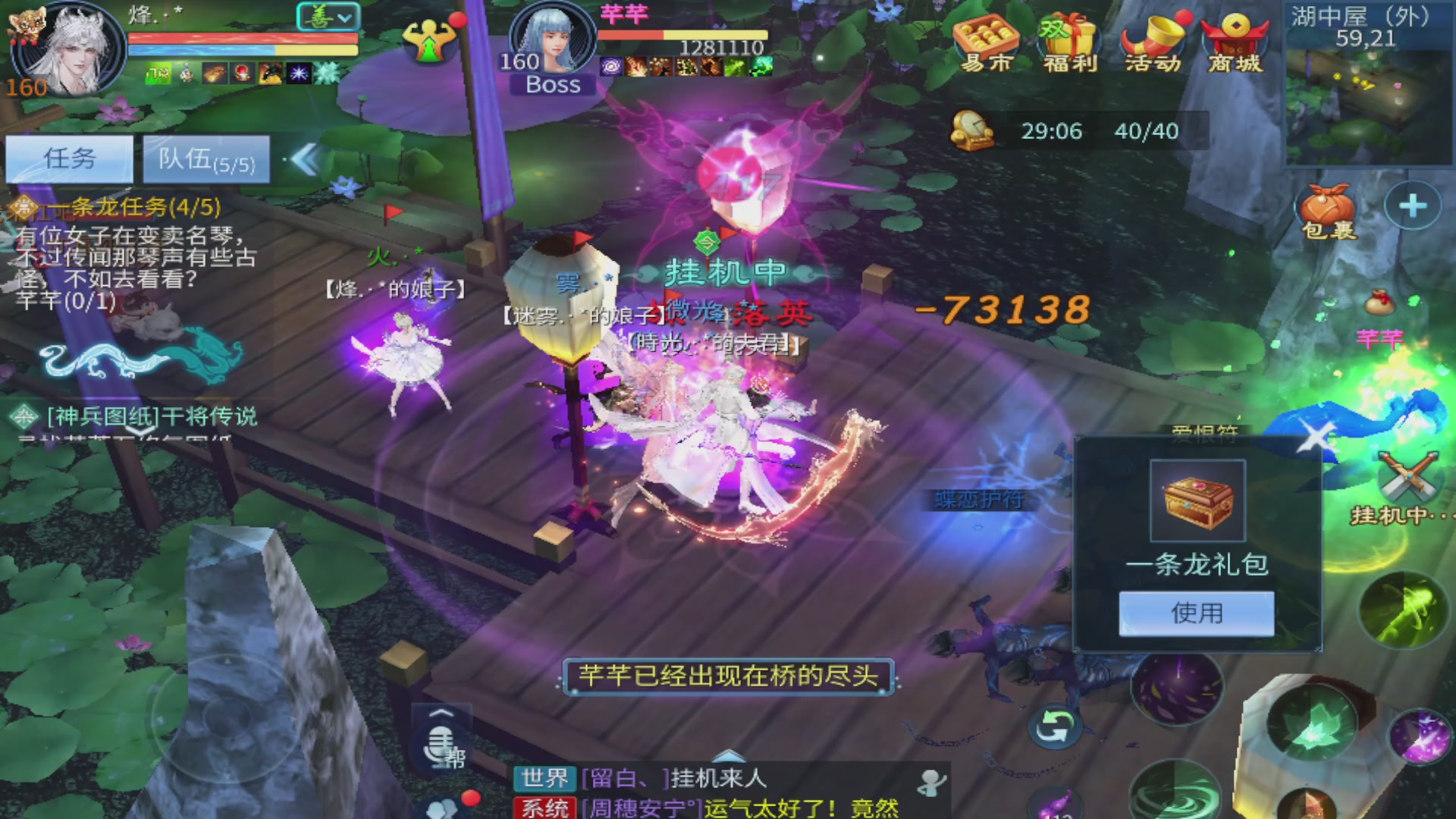Viewport: 1456px width, 819px height.
Task: Open the 善 alignment dropdown beside player name
Action: 328,17
